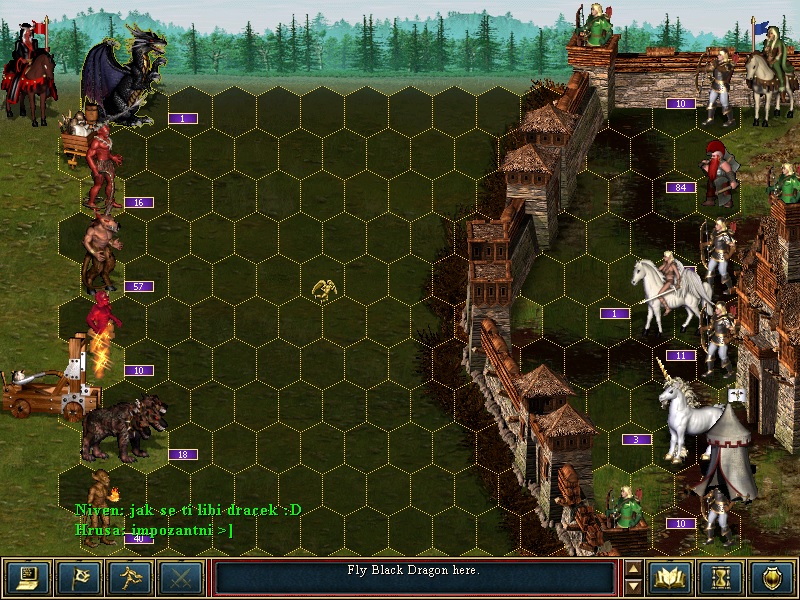Click the hourglass wait button
The image size is (800, 600).
click(720, 578)
